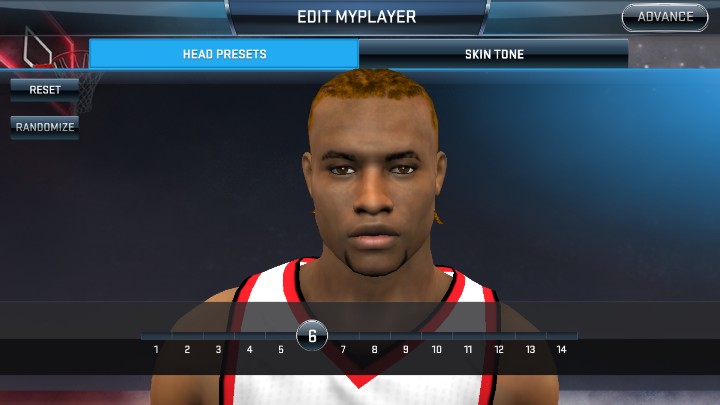Choose head preset 10
The width and height of the screenshot is (720, 405).
click(437, 349)
